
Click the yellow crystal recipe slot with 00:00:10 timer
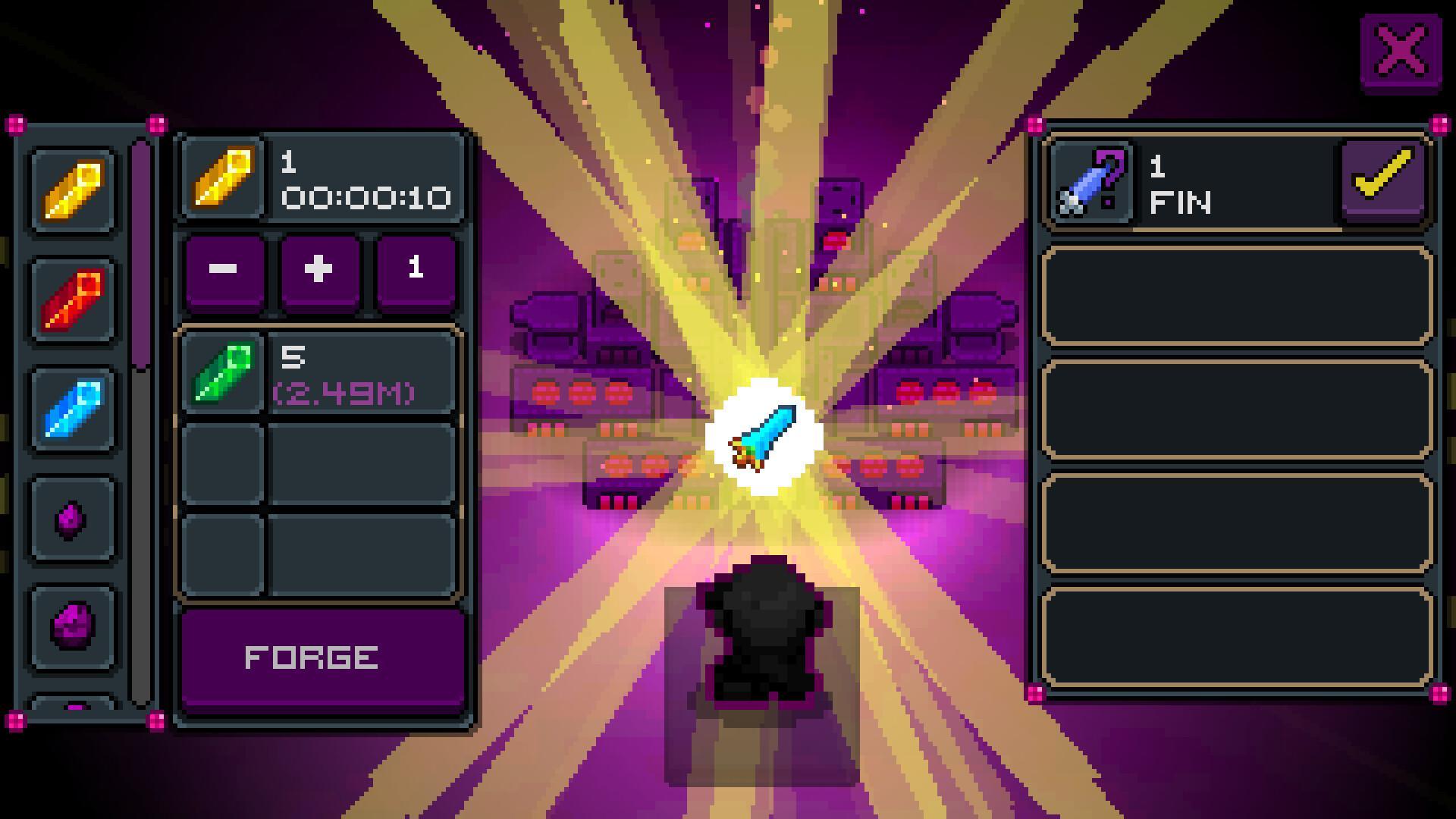tap(318, 178)
